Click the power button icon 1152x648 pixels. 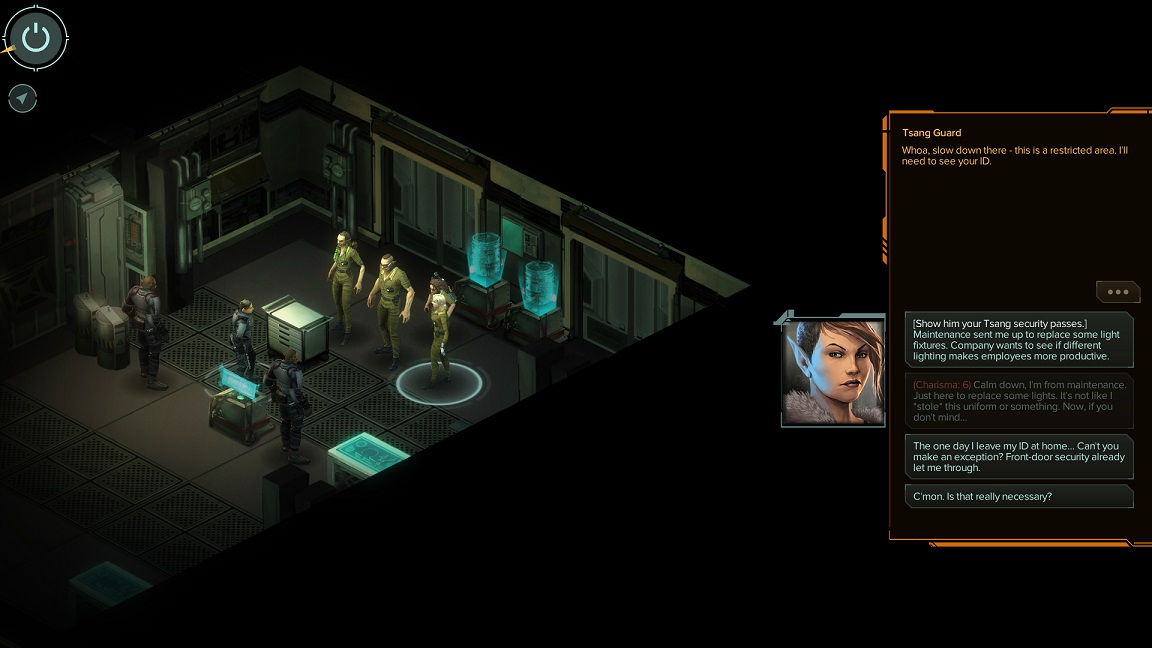tap(36, 38)
